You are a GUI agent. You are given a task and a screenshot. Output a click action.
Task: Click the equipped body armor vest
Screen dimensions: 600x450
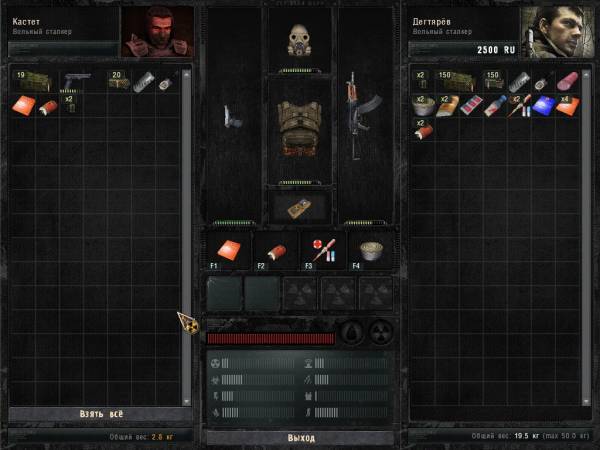click(300, 127)
